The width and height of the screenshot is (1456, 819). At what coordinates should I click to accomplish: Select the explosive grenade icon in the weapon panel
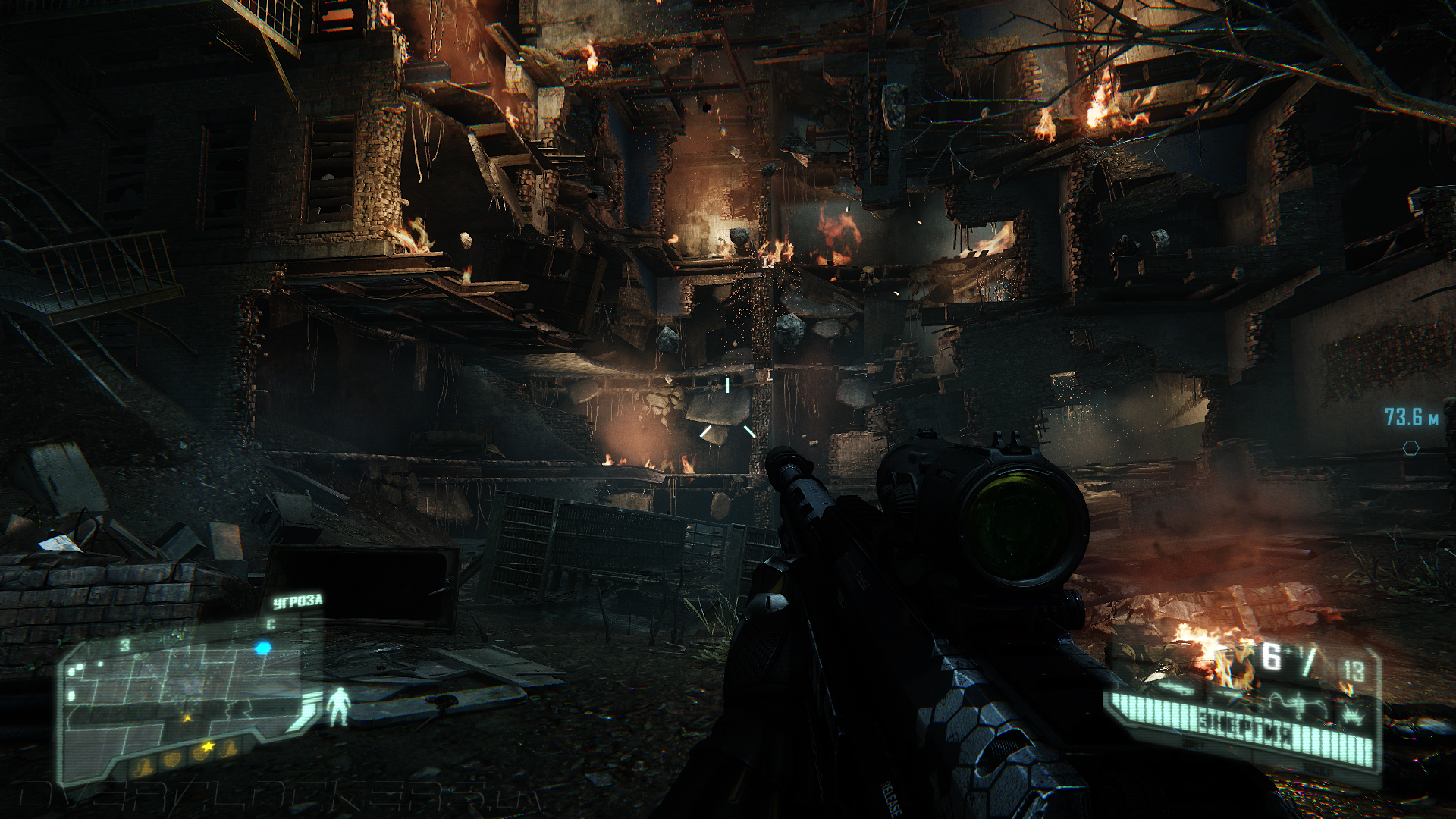click(1351, 714)
